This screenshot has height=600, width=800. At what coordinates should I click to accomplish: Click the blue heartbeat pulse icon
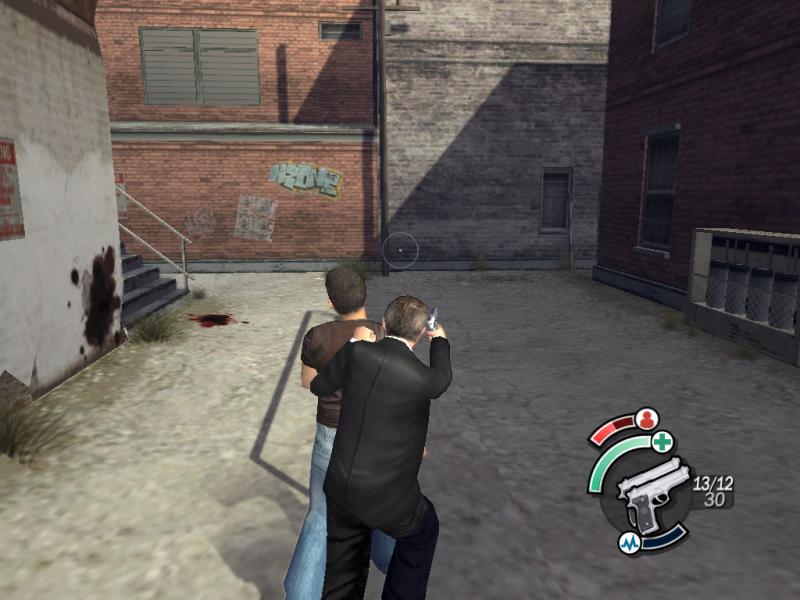pos(630,543)
